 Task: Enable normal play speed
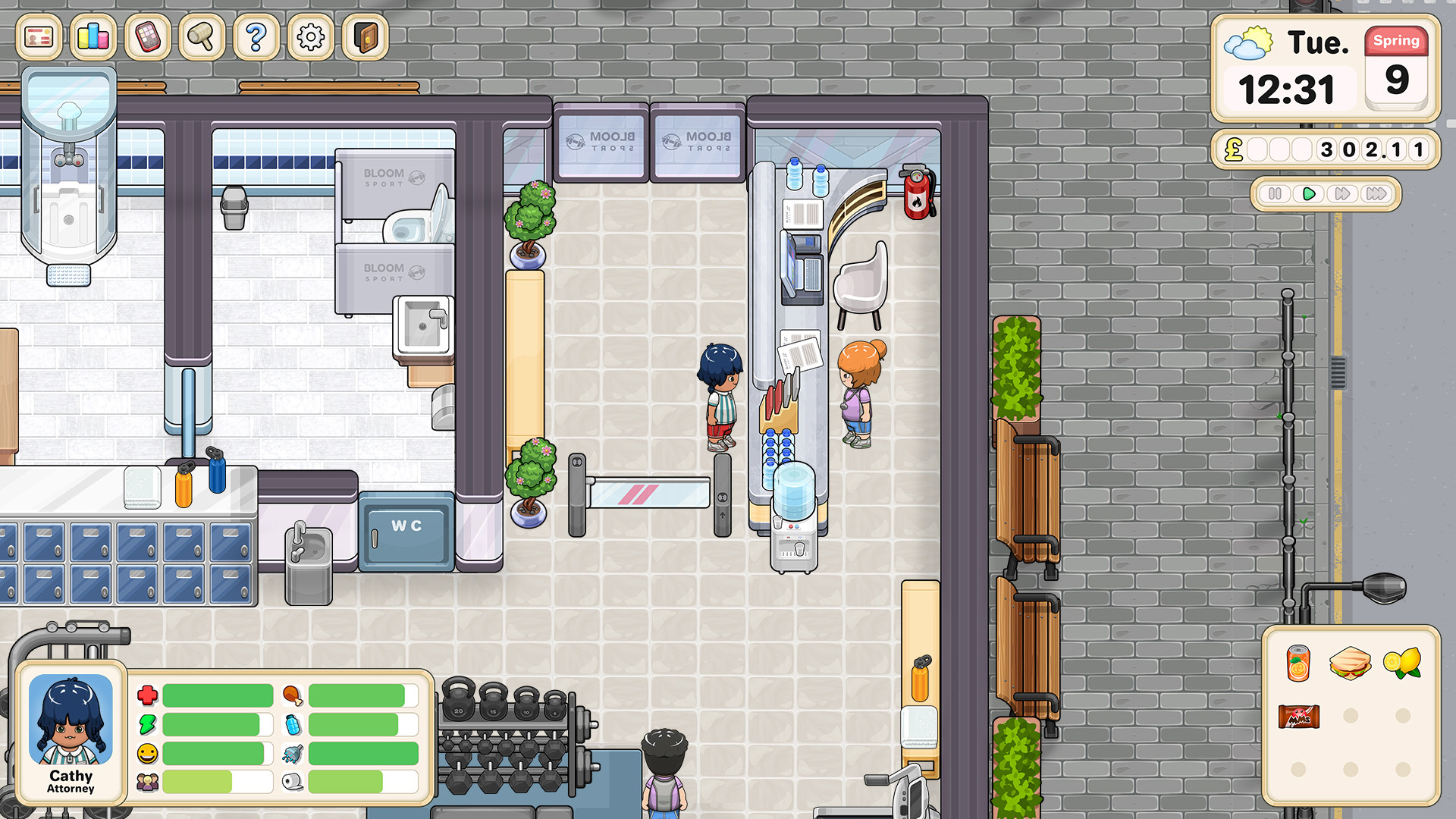pyautogui.click(x=1308, y=194)
